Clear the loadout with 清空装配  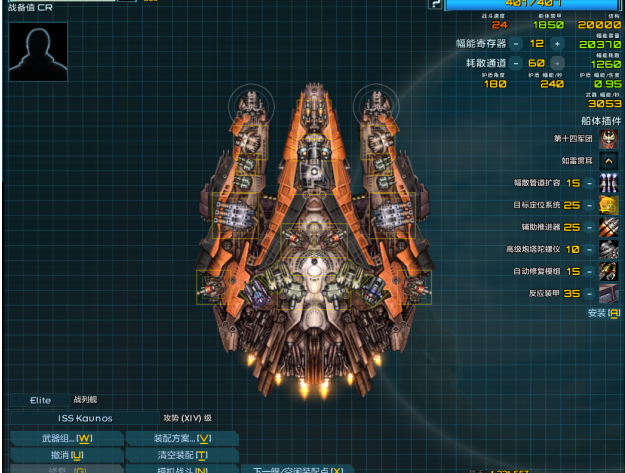click(x=182, y=455)
